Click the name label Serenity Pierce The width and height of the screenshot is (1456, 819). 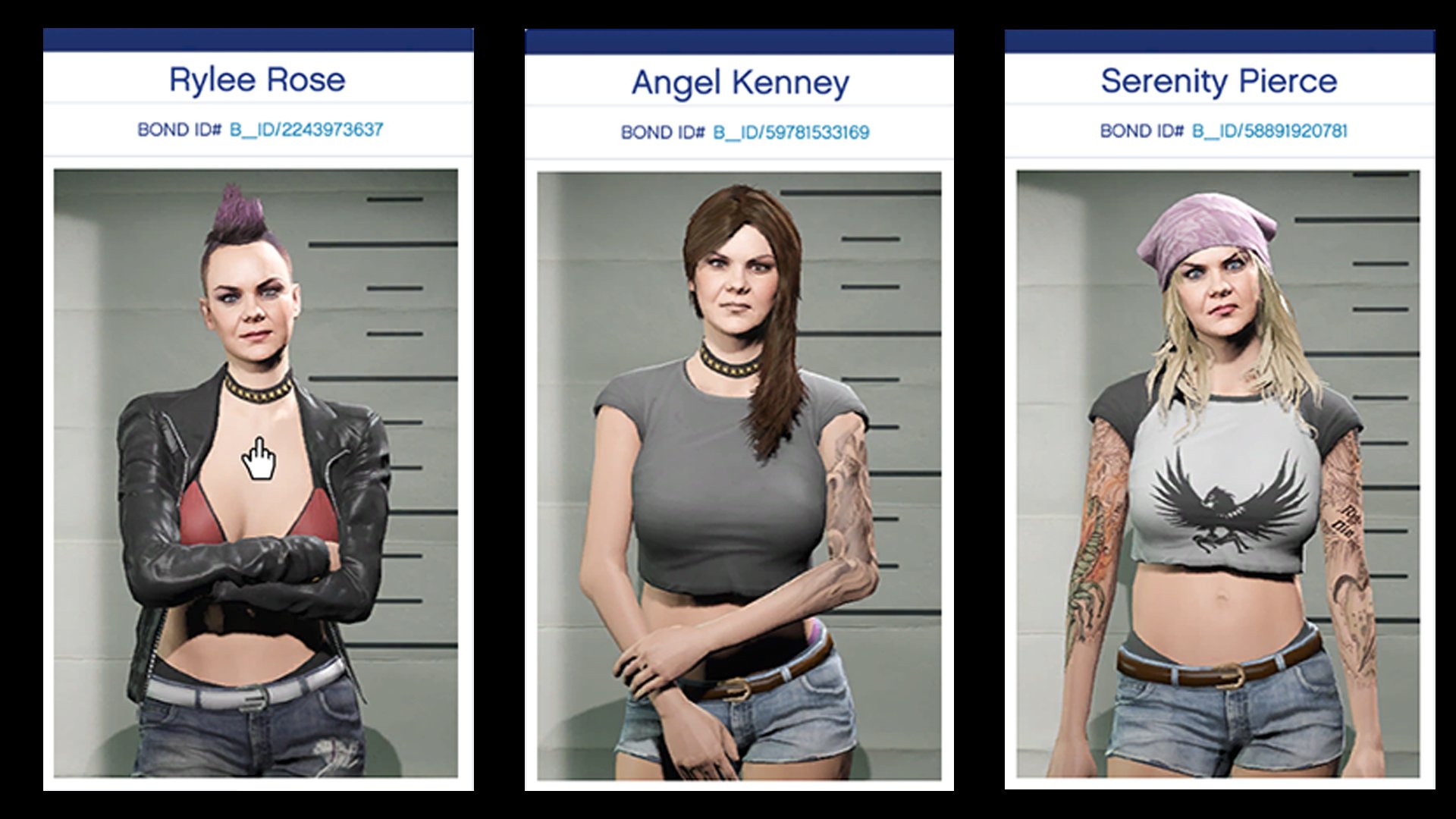click(x=1220, y=80)
